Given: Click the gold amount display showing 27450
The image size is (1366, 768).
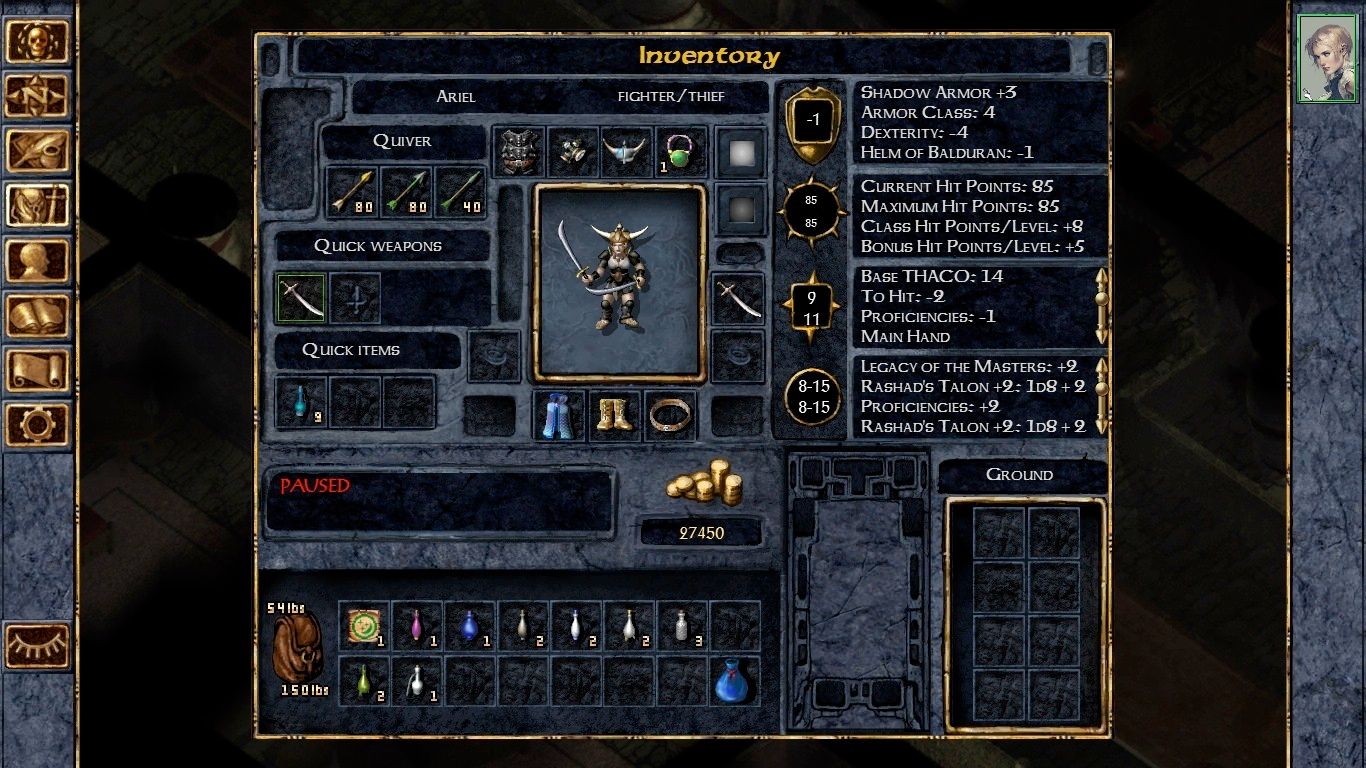Looking at the screenshot, I should pos(701,532).
